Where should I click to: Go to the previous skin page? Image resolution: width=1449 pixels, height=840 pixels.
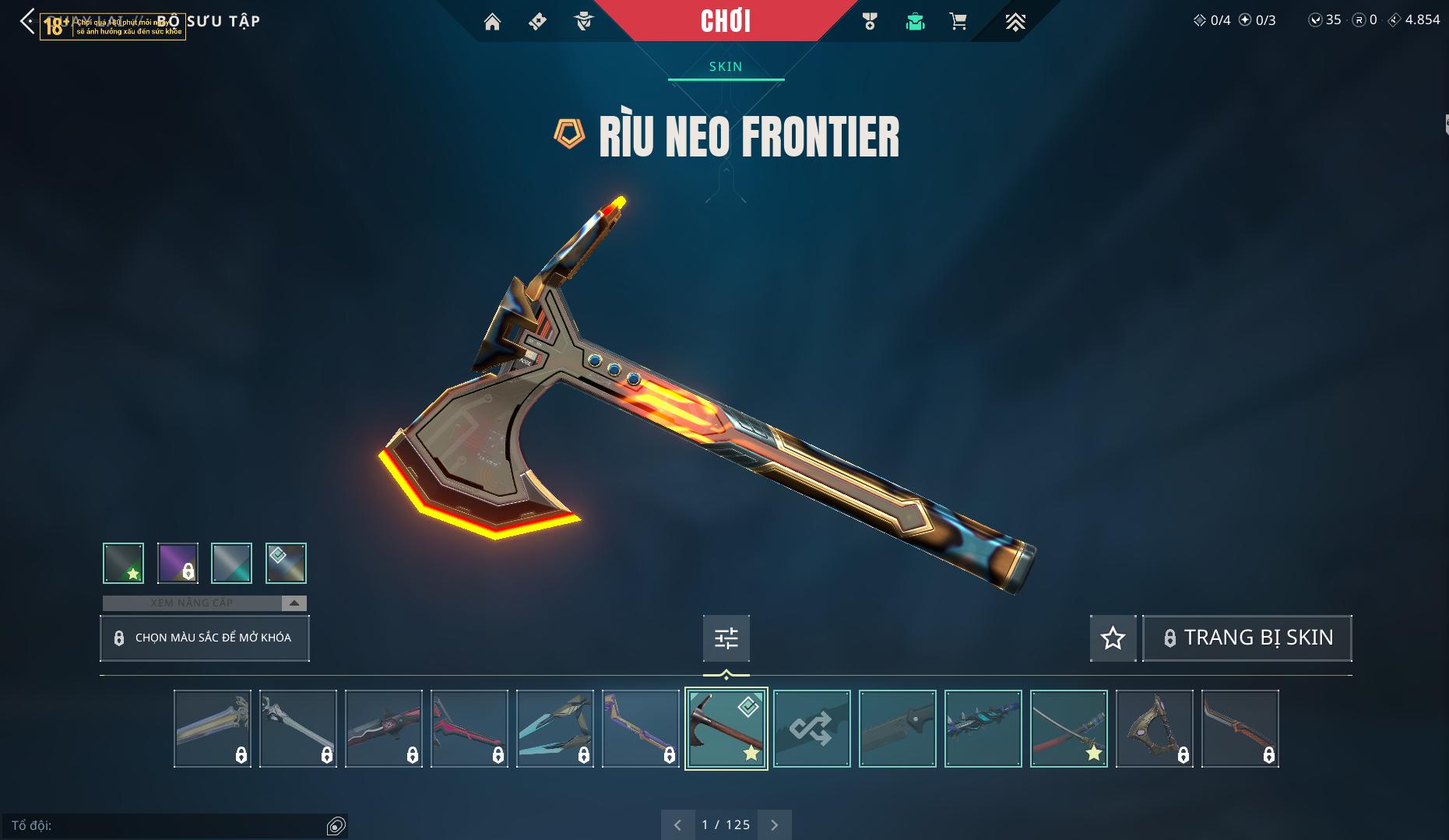click(677, 824)
